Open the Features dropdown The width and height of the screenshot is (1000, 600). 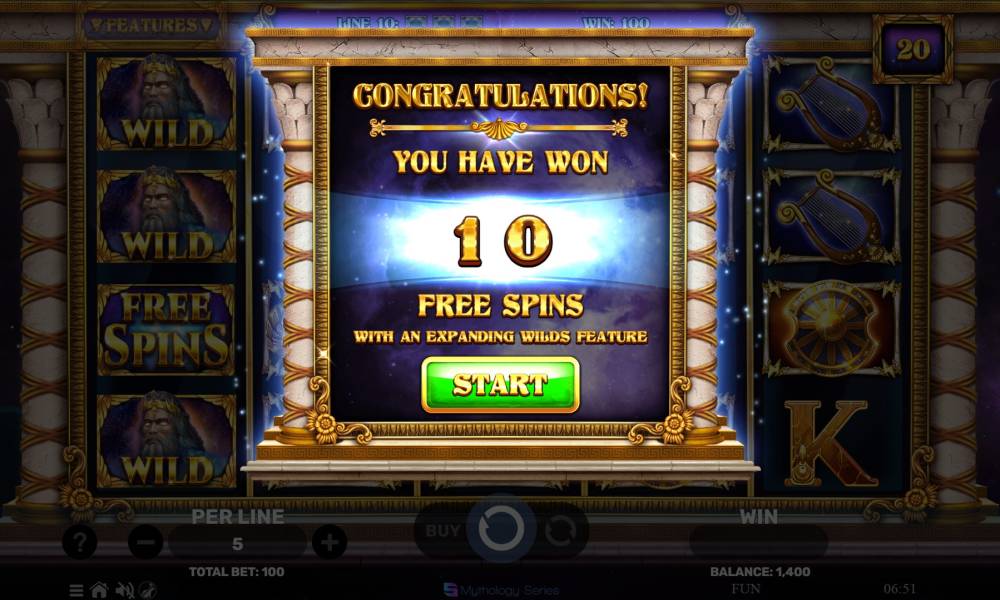[x=152, y=25]
